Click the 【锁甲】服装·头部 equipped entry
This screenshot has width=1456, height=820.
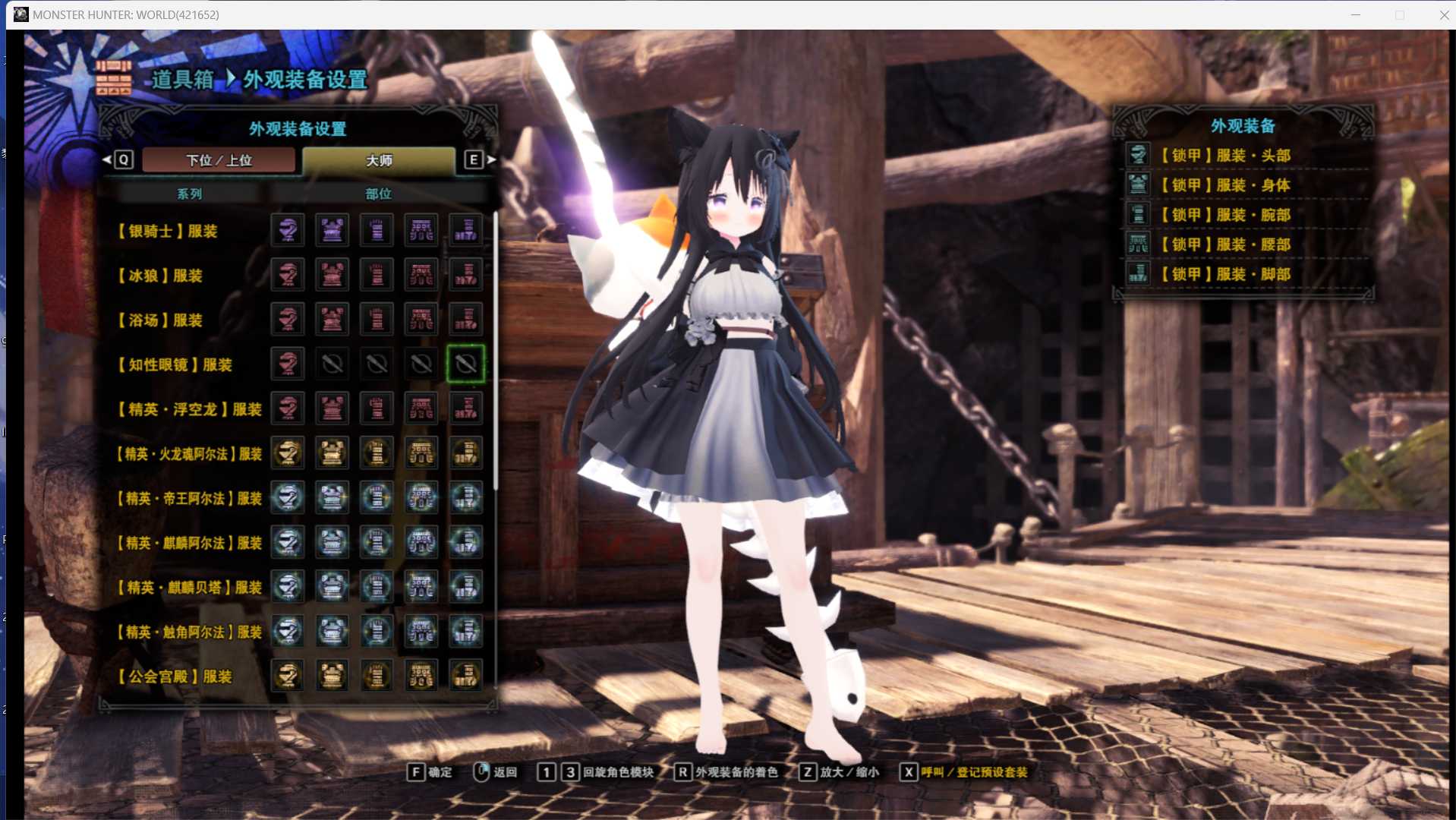point(1225,156)
